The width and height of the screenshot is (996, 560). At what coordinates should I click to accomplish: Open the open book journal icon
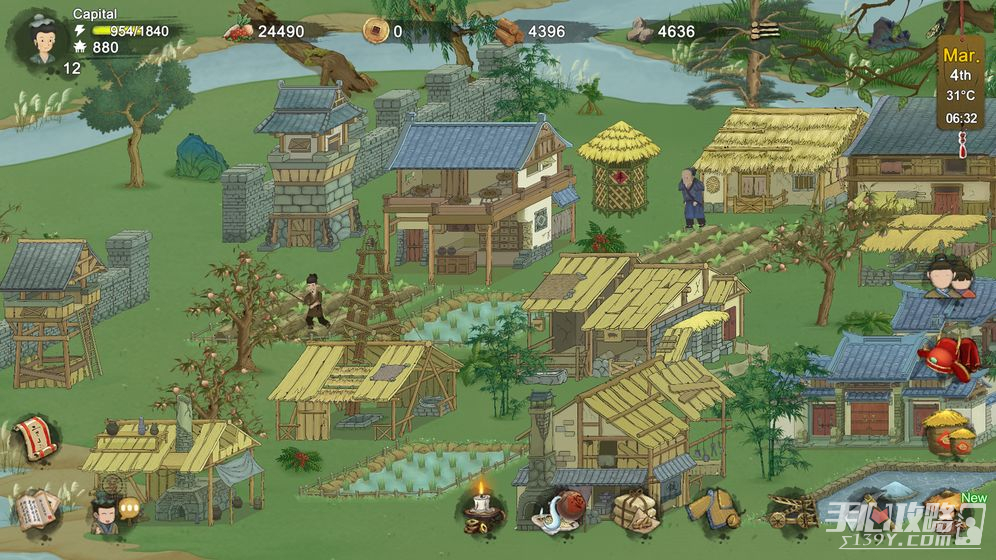tap(35, 508)
